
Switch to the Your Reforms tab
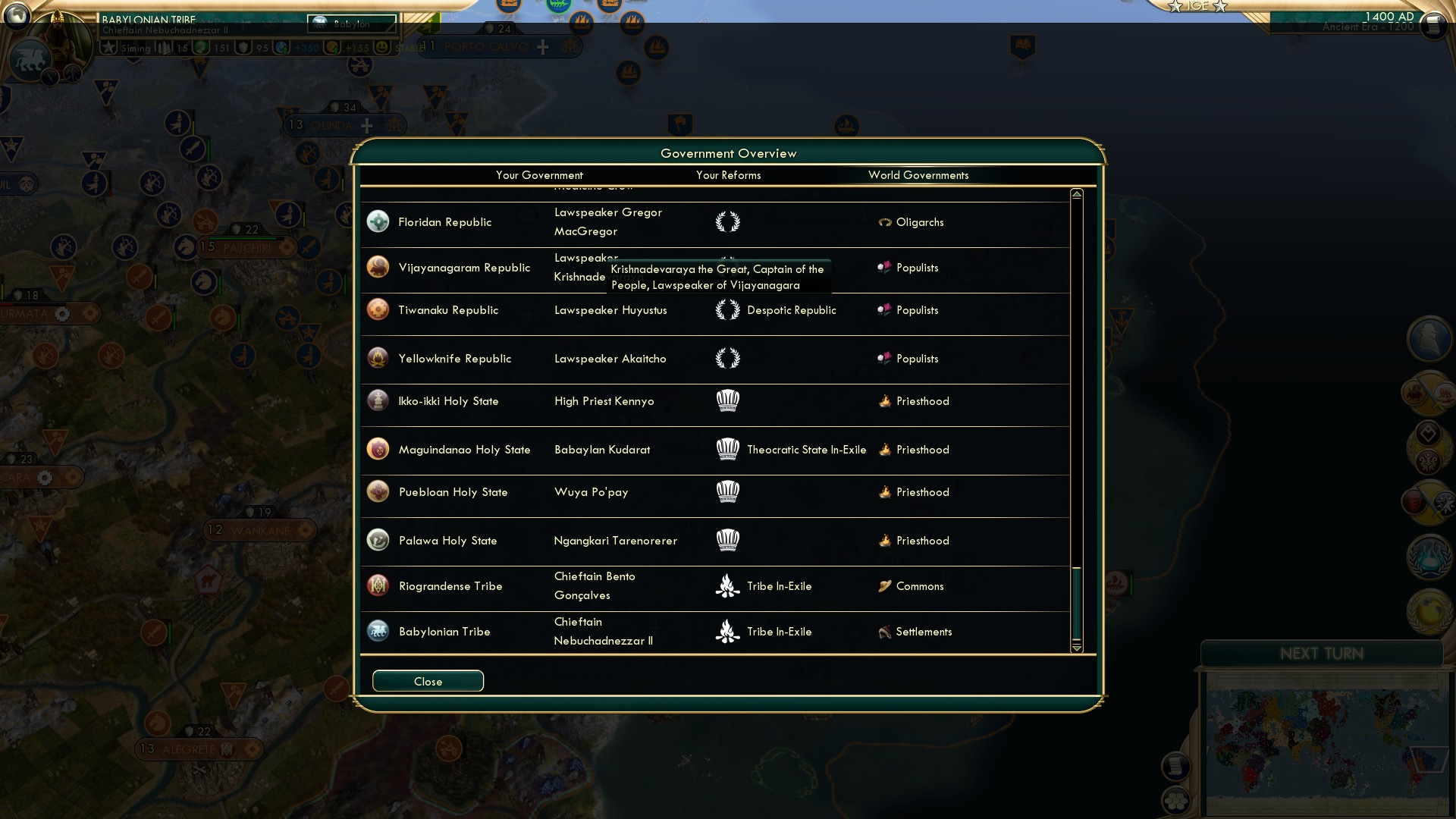(x=729, y=175)
